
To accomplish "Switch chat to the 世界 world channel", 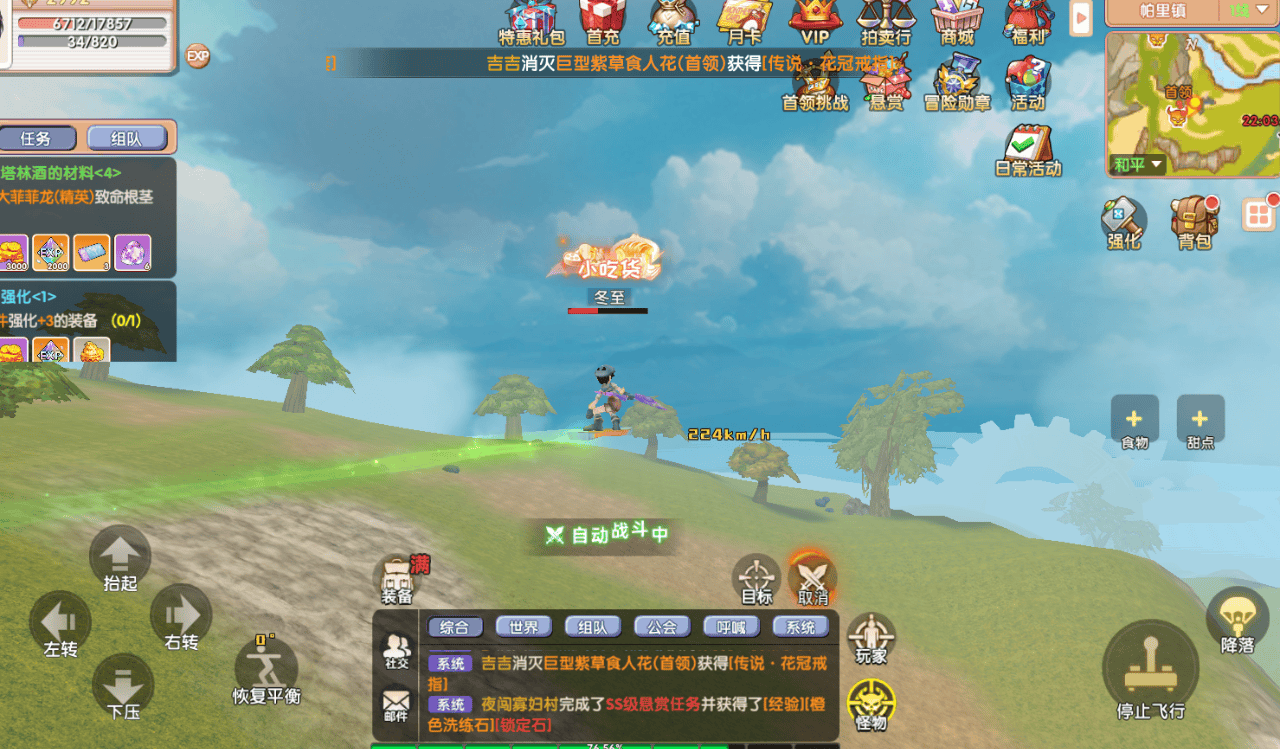I will pyautogui.click(x=524, y=627).
